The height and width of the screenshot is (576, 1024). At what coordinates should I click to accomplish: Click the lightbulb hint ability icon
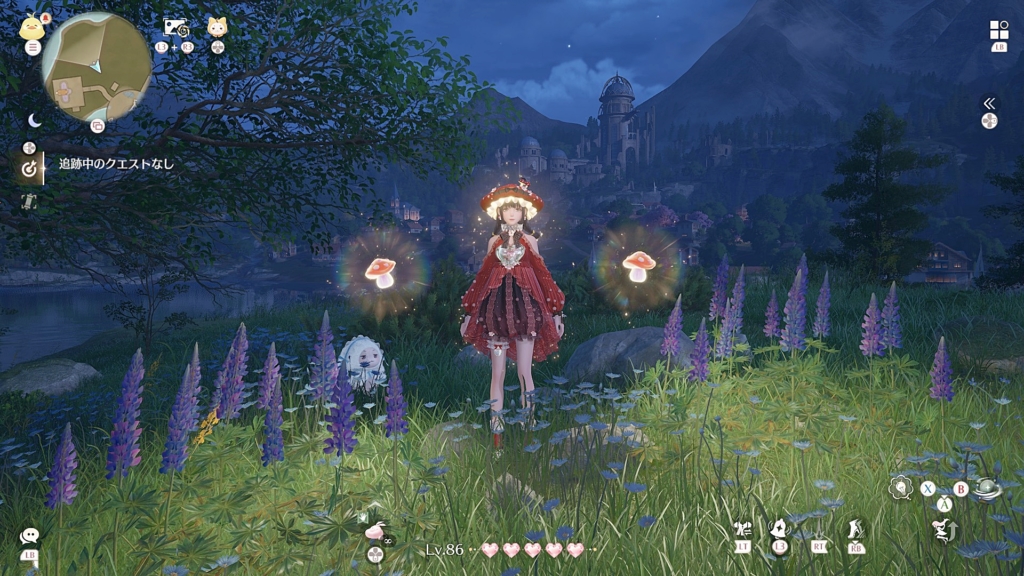pos(900,487)
